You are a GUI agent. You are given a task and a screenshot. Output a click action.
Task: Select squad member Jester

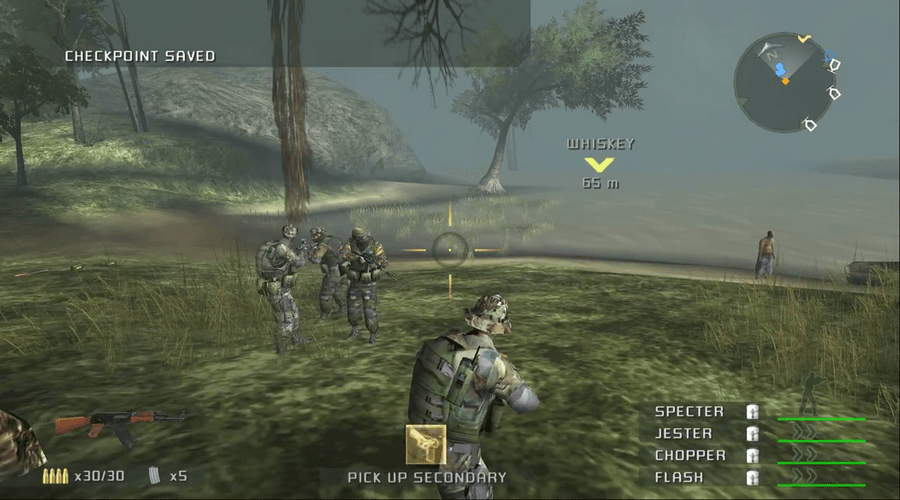pyautogui.click(x=684, y=434)
